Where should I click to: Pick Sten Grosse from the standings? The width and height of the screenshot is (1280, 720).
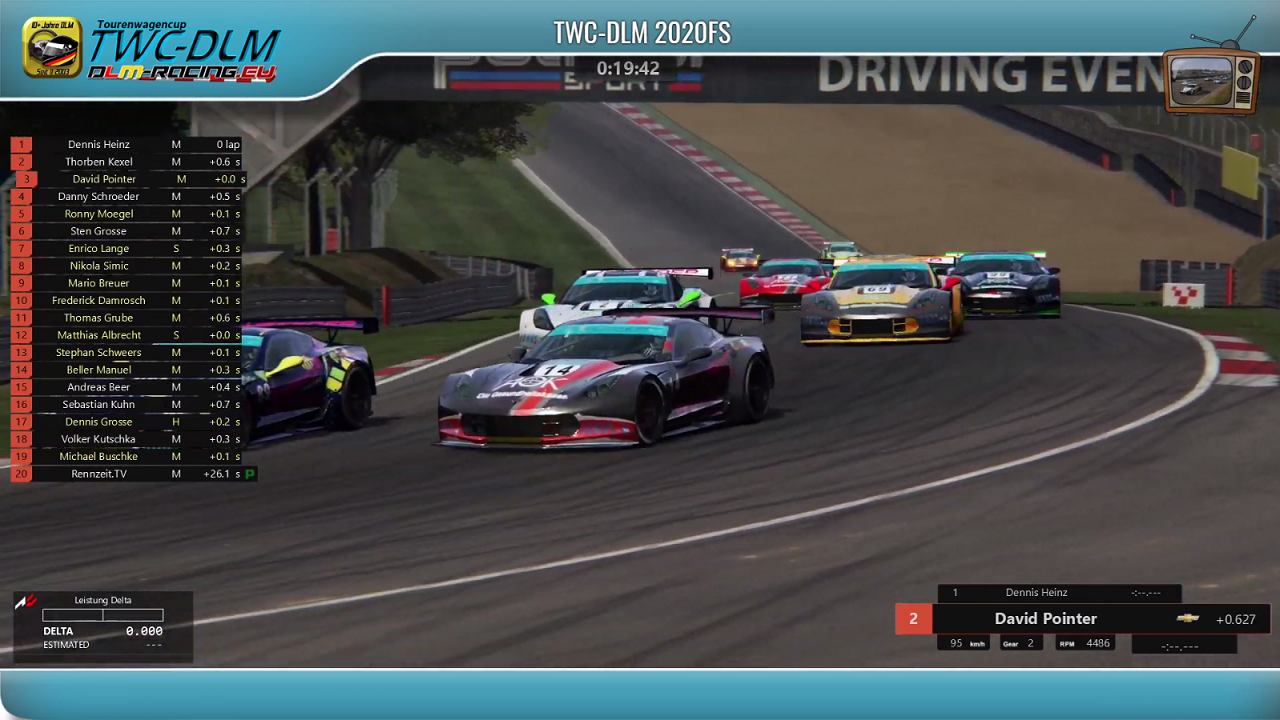pyautogui.click(x=99, y=231)
